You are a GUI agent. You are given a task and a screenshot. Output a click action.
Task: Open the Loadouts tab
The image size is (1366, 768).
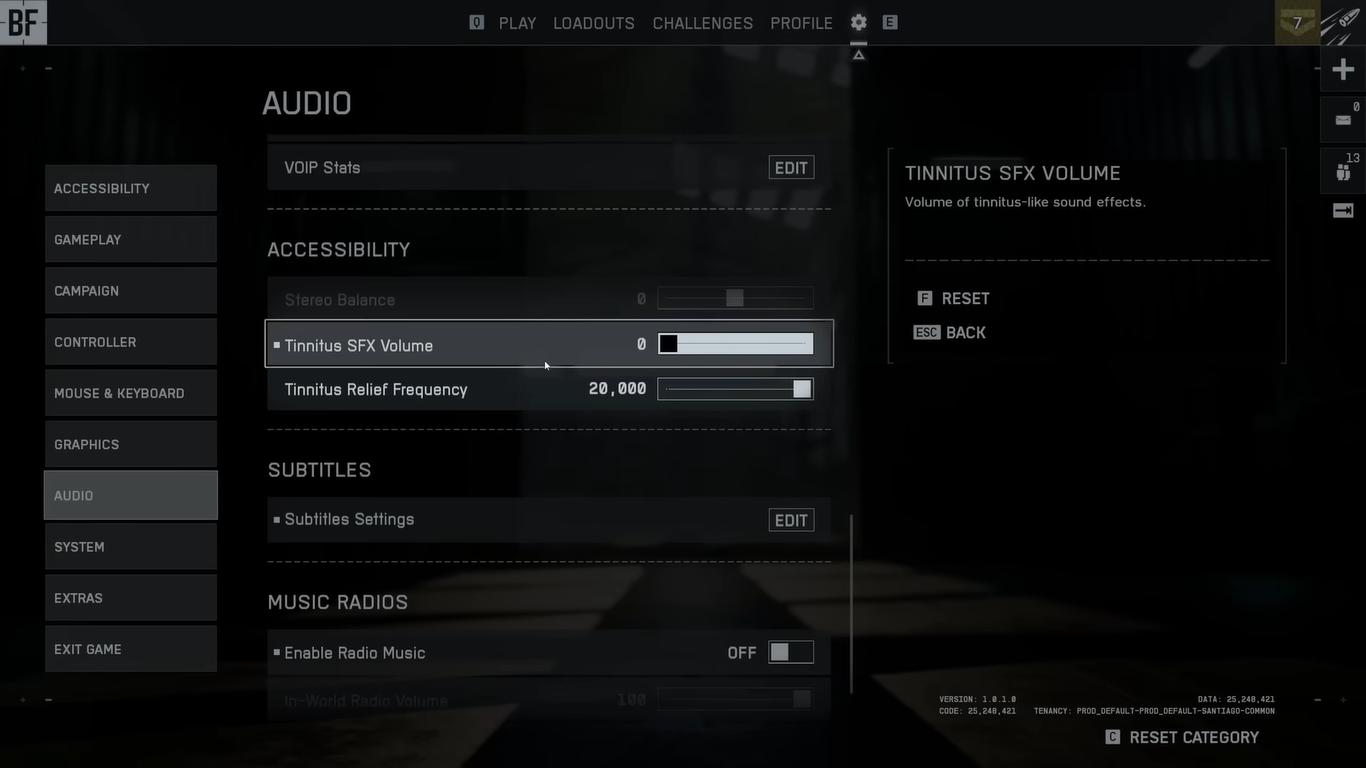point(594,23)
